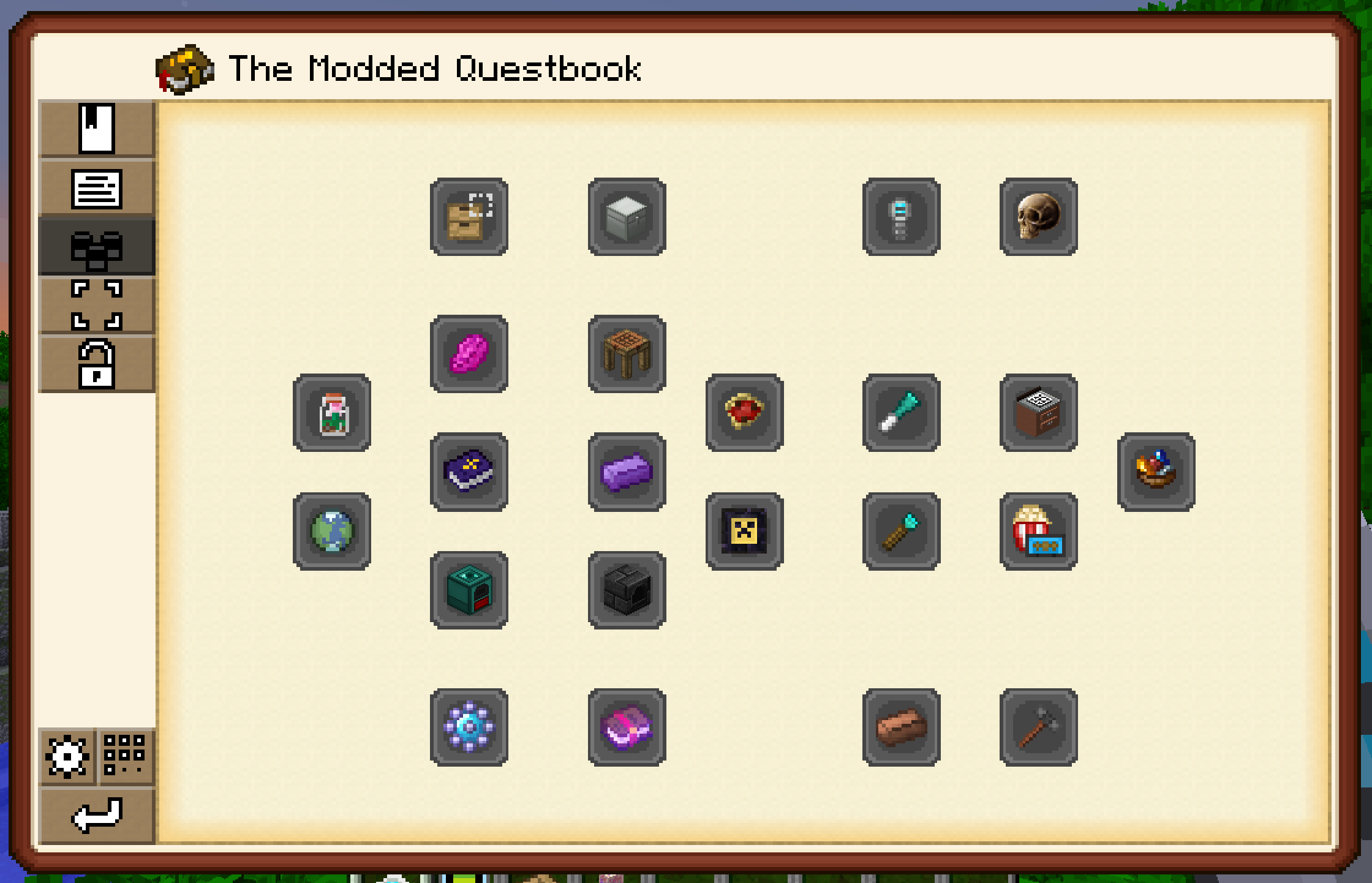
Task: Open the skull quest node
Action: click(x=1038, y=217)
